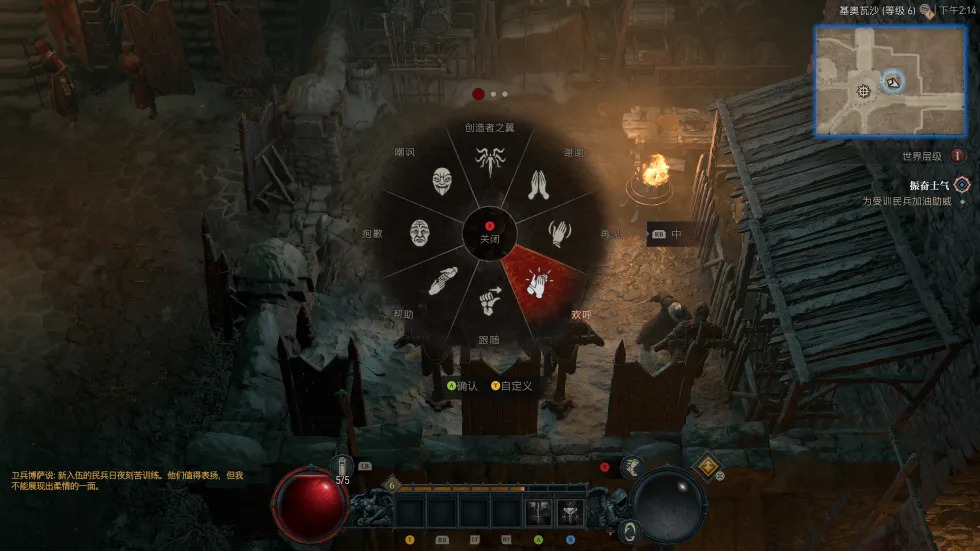Use the healing potion icon
Screen dimensions: 980x551
pos(343,466)
